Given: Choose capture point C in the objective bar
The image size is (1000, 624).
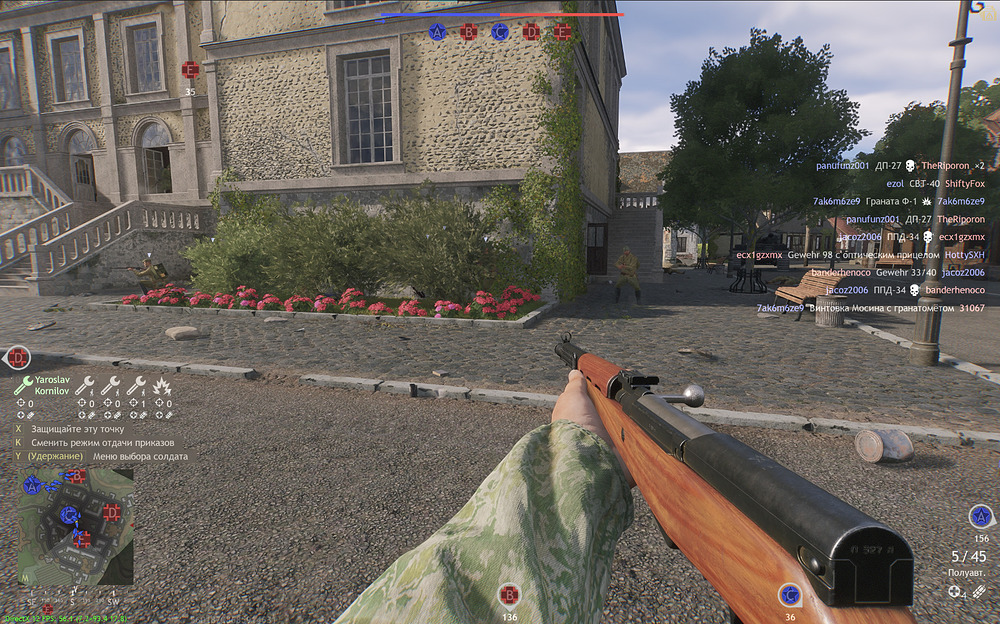Looking at the screenshot, I should point(500,32).
